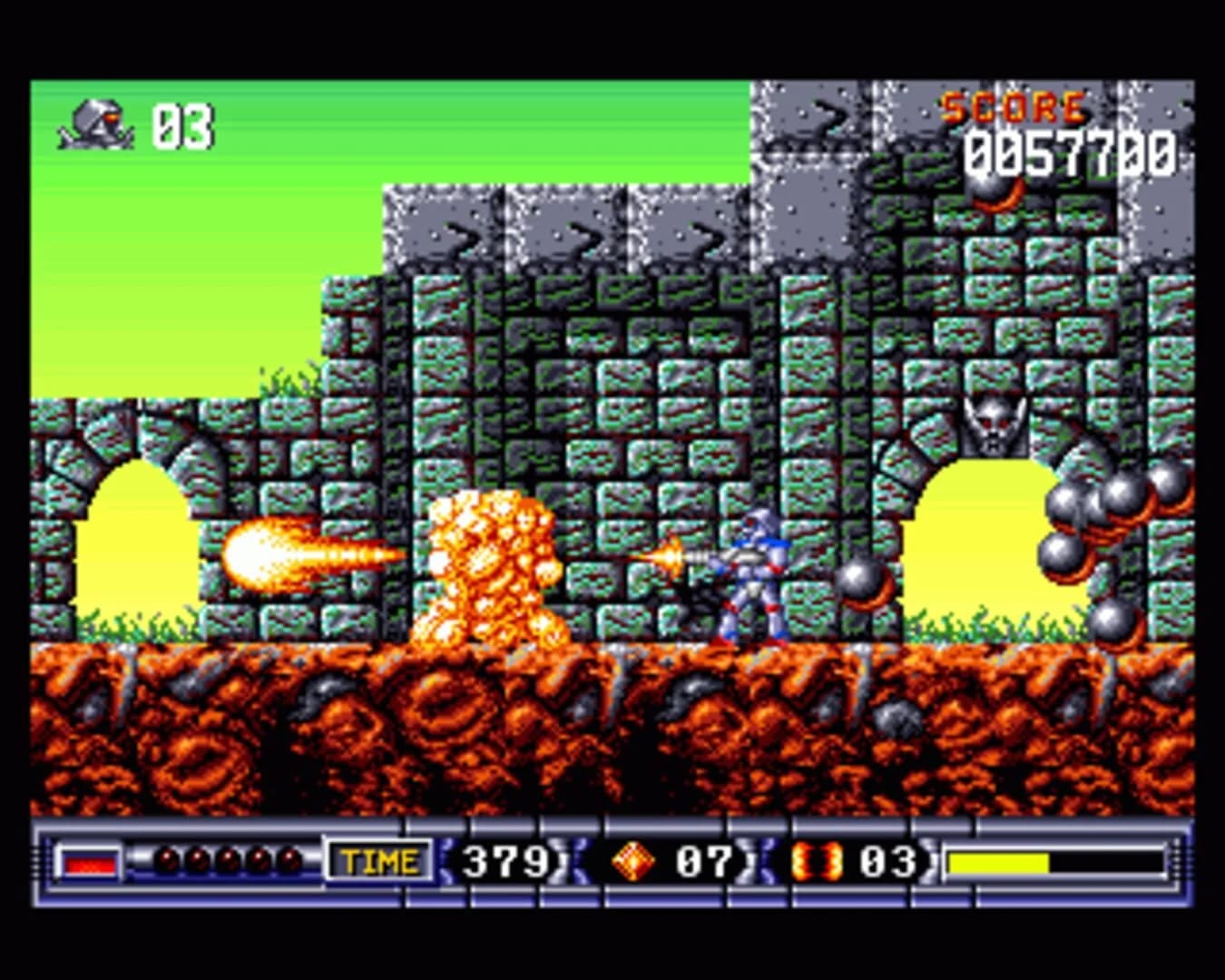The image size is (1225, 980).
Task: Click the lives counter helmet icon
Action: (93, 124)
